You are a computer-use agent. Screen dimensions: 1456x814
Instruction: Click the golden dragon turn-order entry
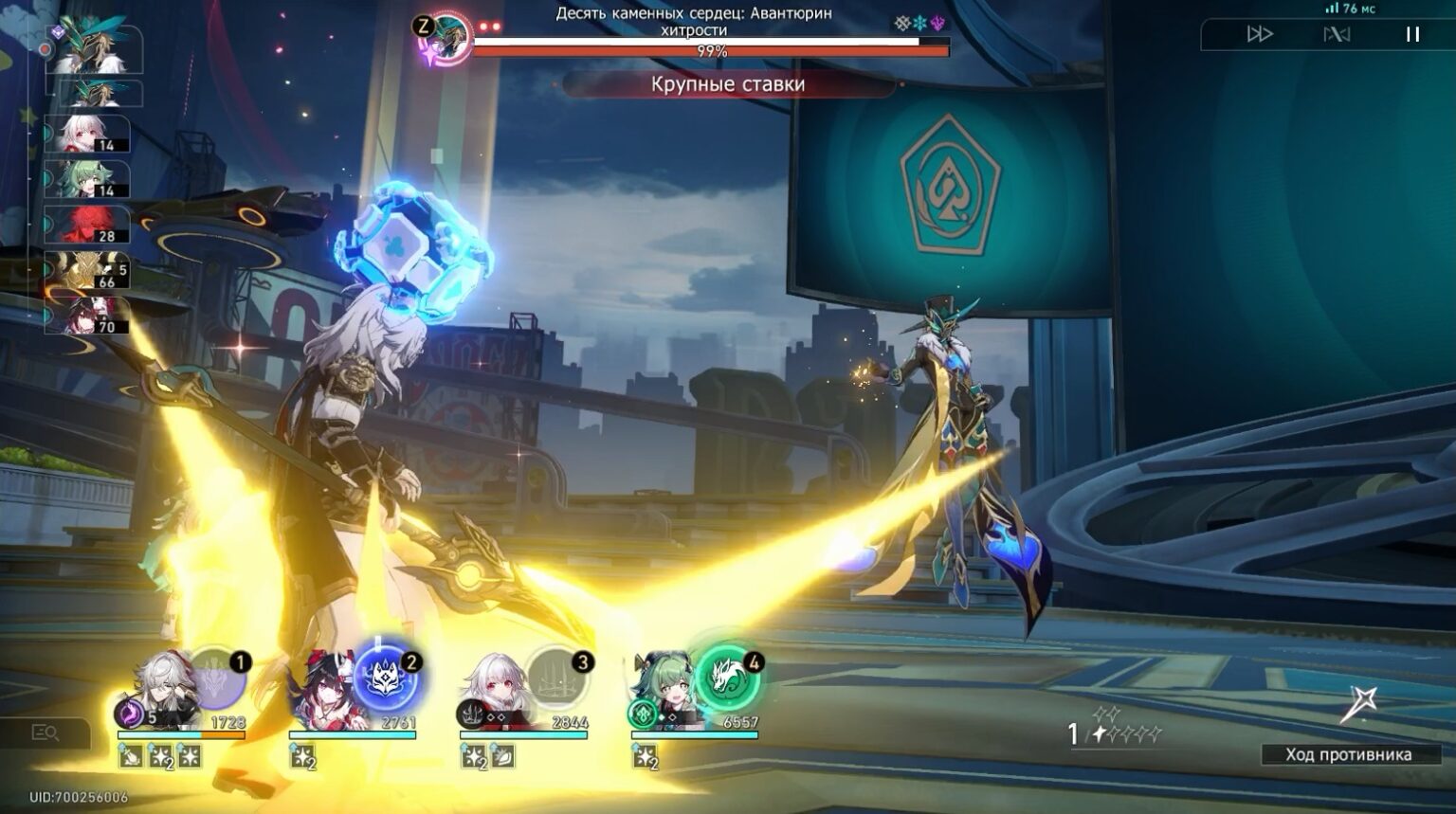pos(87,270)
